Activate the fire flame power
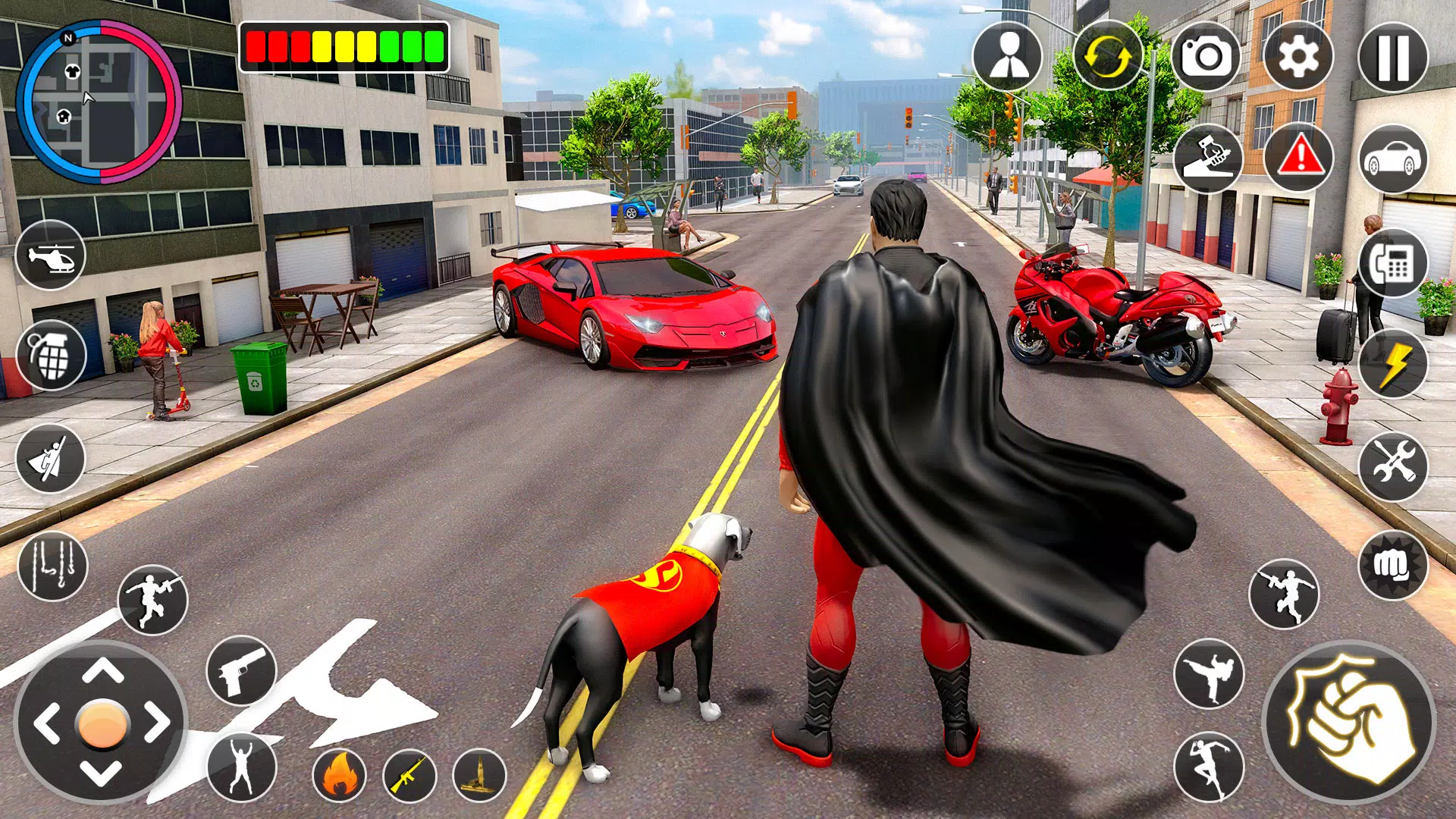 [x=339, y=776]
